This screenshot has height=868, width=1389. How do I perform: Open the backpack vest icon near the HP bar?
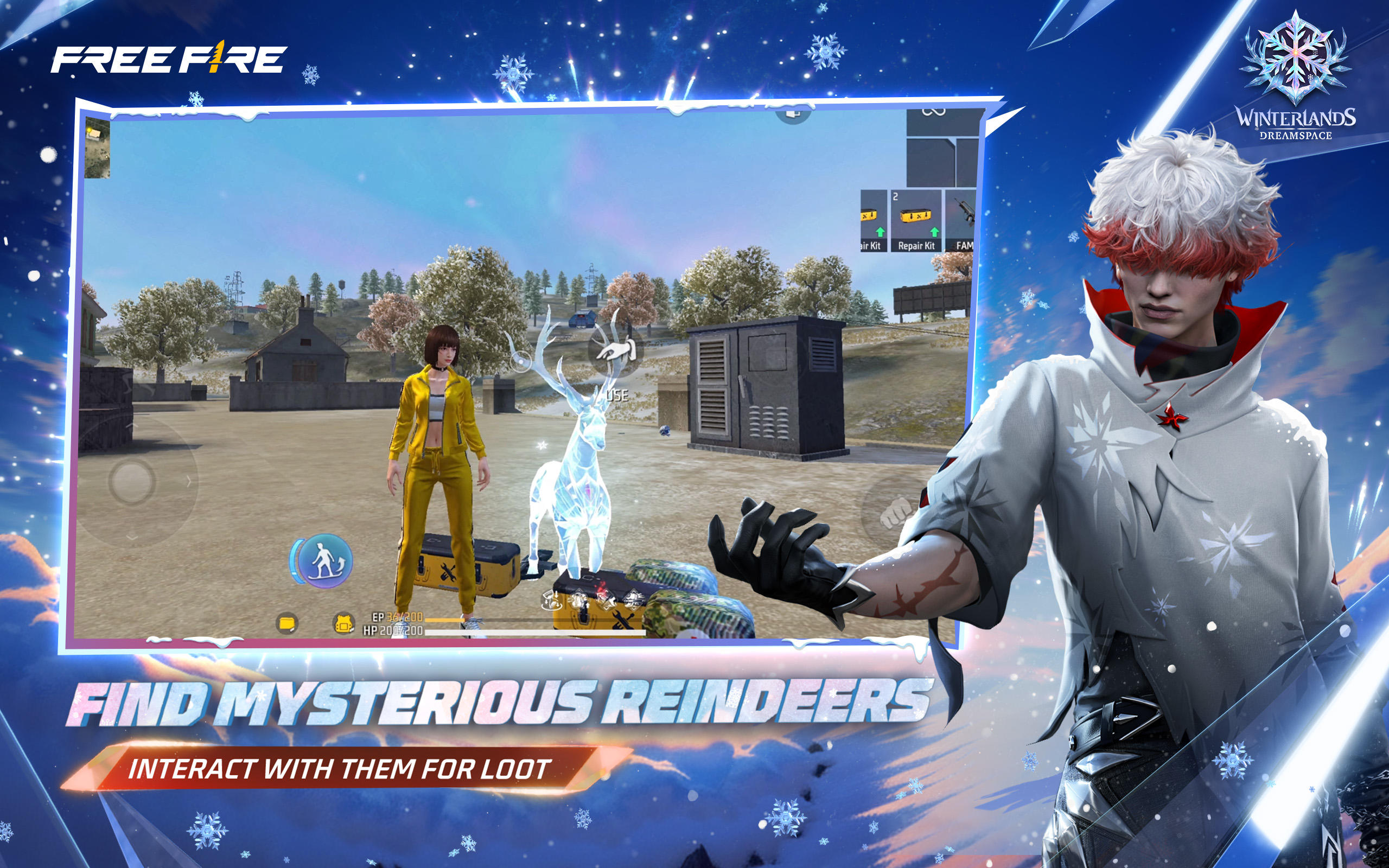(343, 624)
